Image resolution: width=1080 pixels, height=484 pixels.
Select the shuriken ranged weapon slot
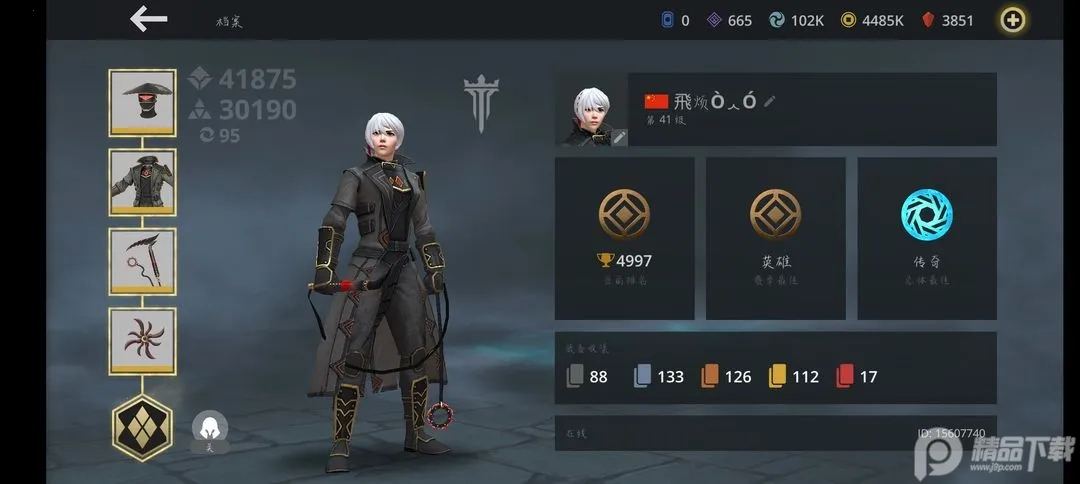(142, 341)
